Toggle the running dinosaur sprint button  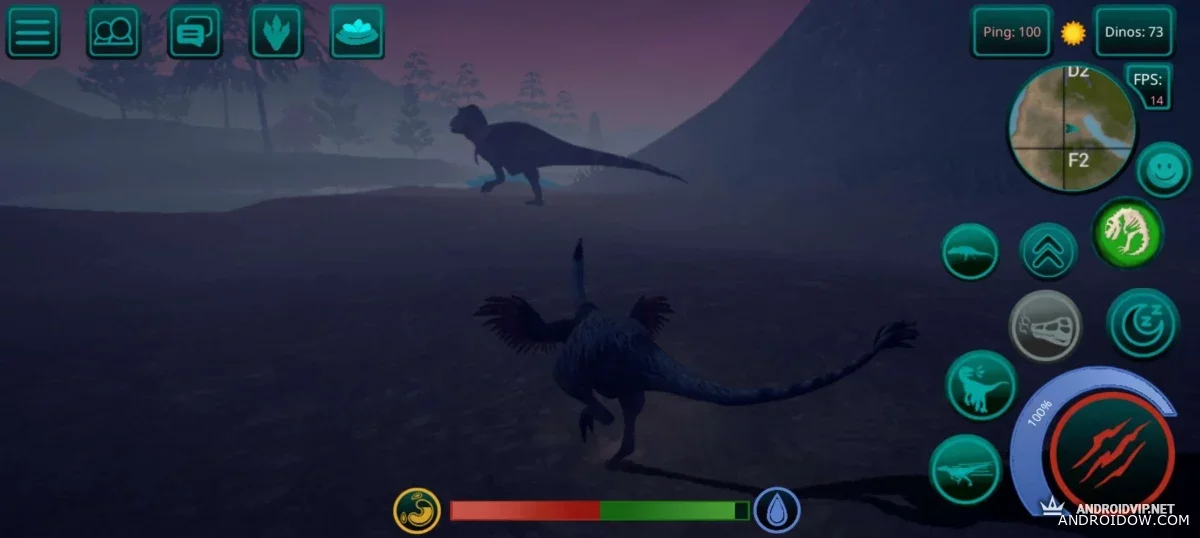coord(965,469)
